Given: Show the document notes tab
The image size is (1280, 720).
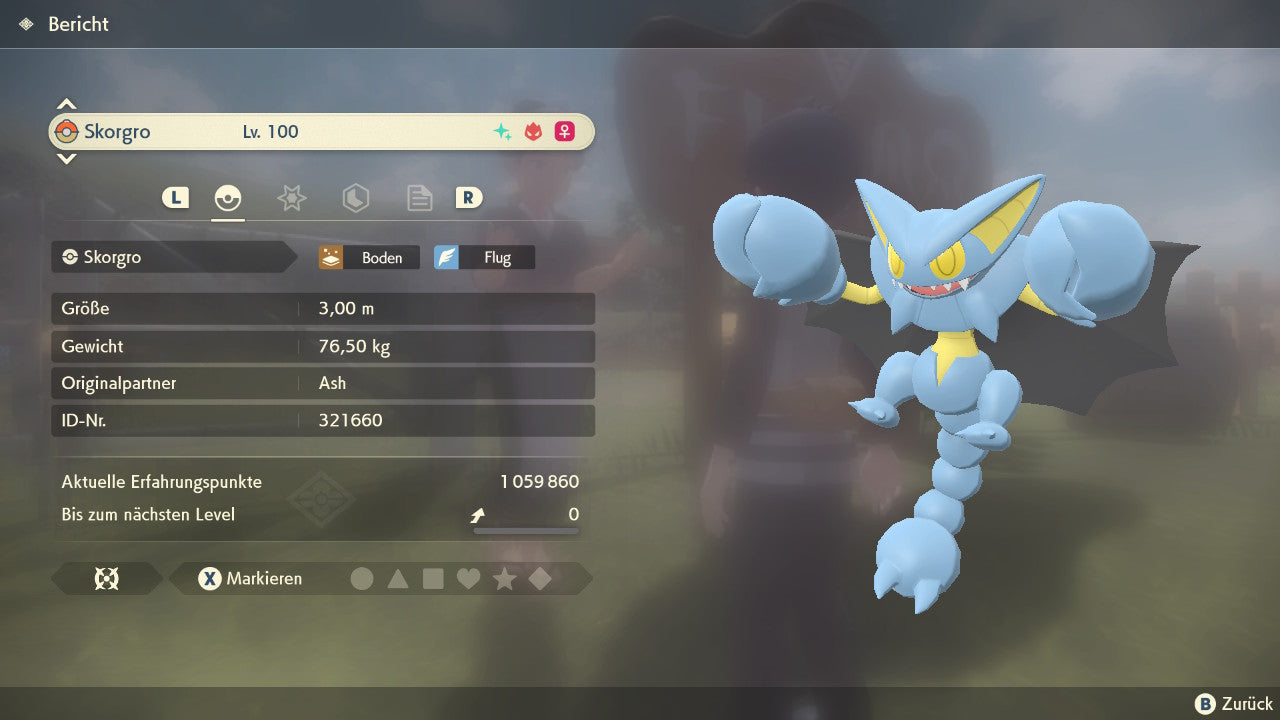Looking at the screenshot, I should click(x=419, y=198).
